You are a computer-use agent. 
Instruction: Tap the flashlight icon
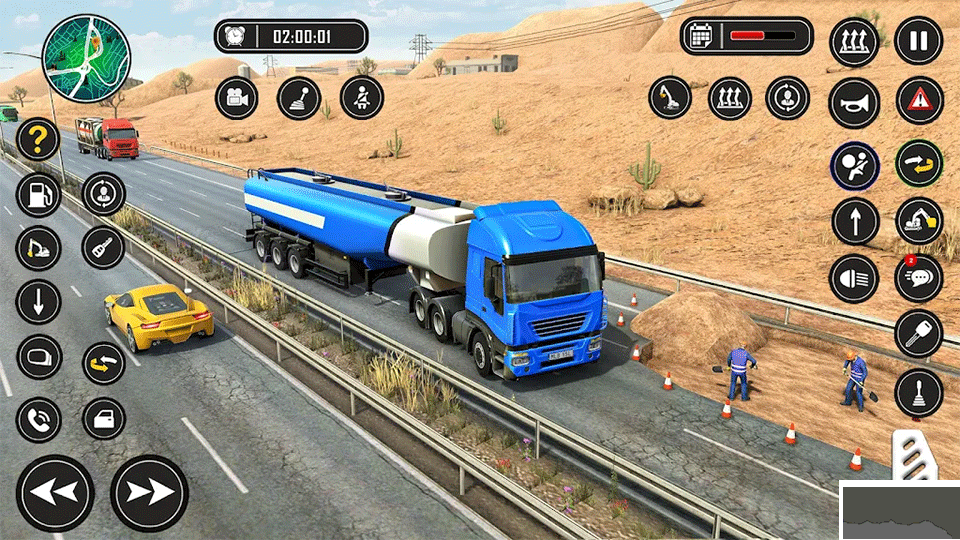coord(103,248)
